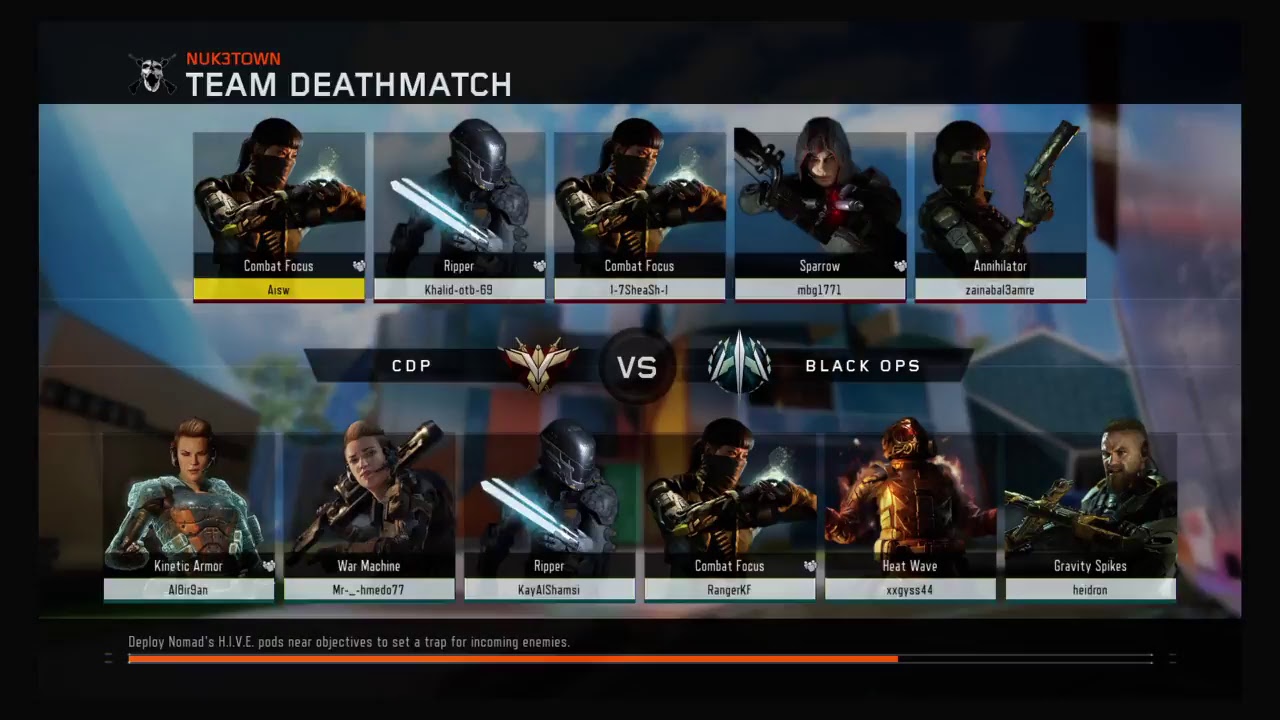Click the CDP faction emblem
1280x720 pixels.
pyautogui.click(x=538, y=365)
